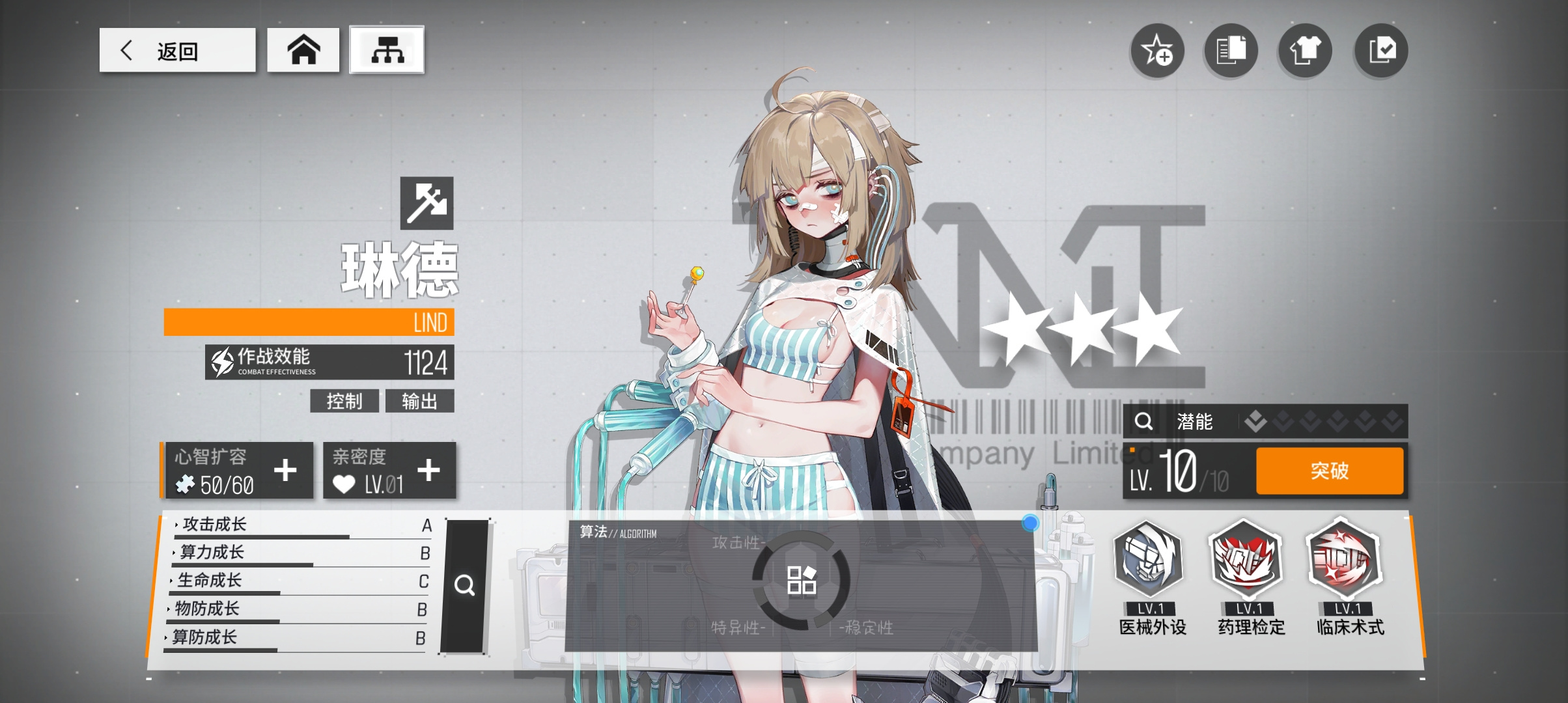The width and height of the screenshot is (1568, 703).
Task: Switch to the network structure tab
Action: (x=387, y=49)
